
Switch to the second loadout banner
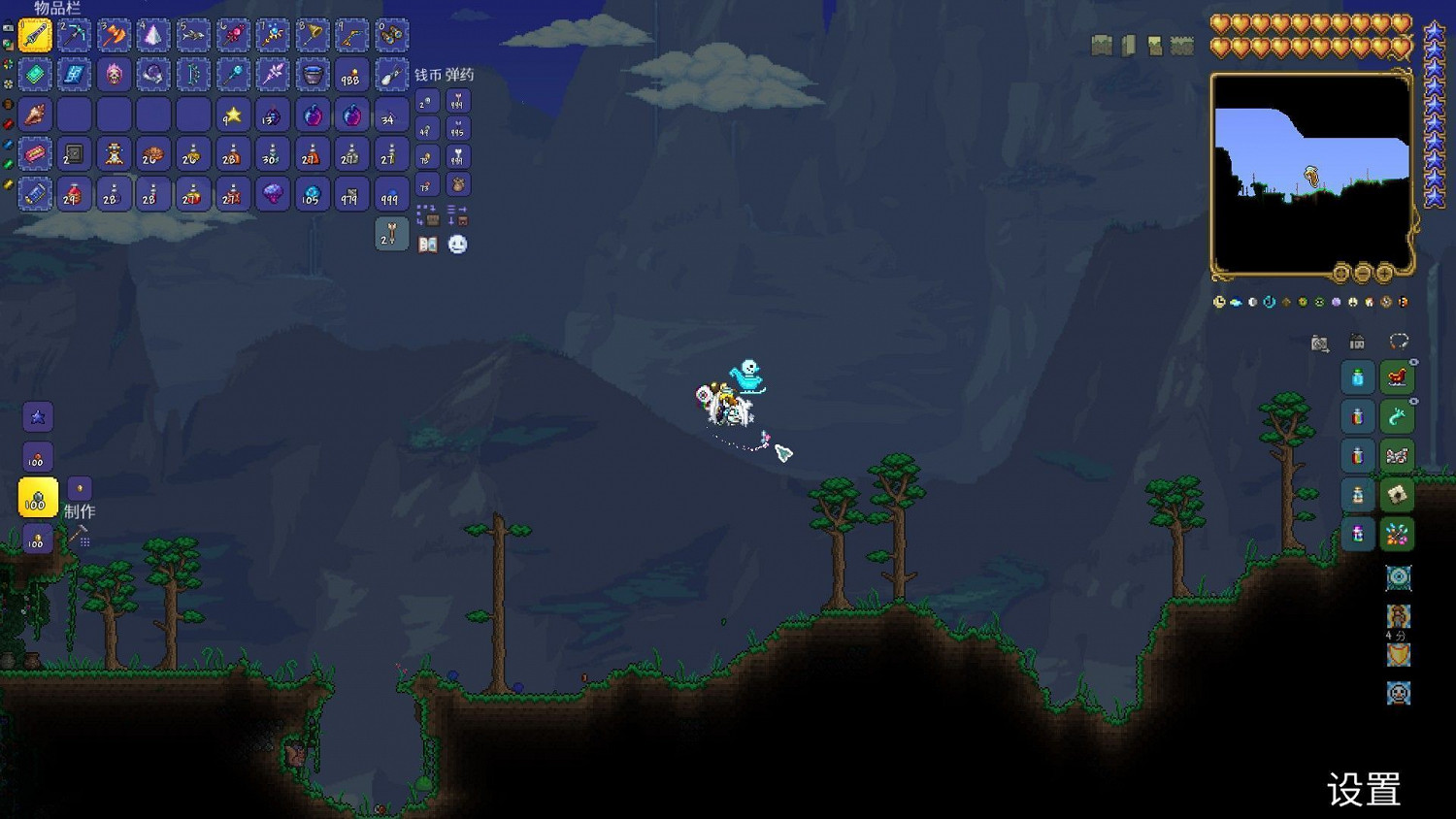pos(1128,44)
